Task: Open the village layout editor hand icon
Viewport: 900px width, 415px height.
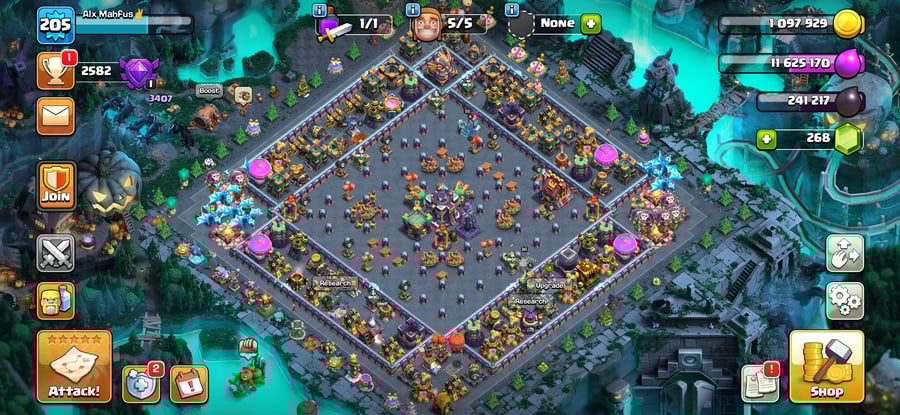Action: [x=845, y=253]
